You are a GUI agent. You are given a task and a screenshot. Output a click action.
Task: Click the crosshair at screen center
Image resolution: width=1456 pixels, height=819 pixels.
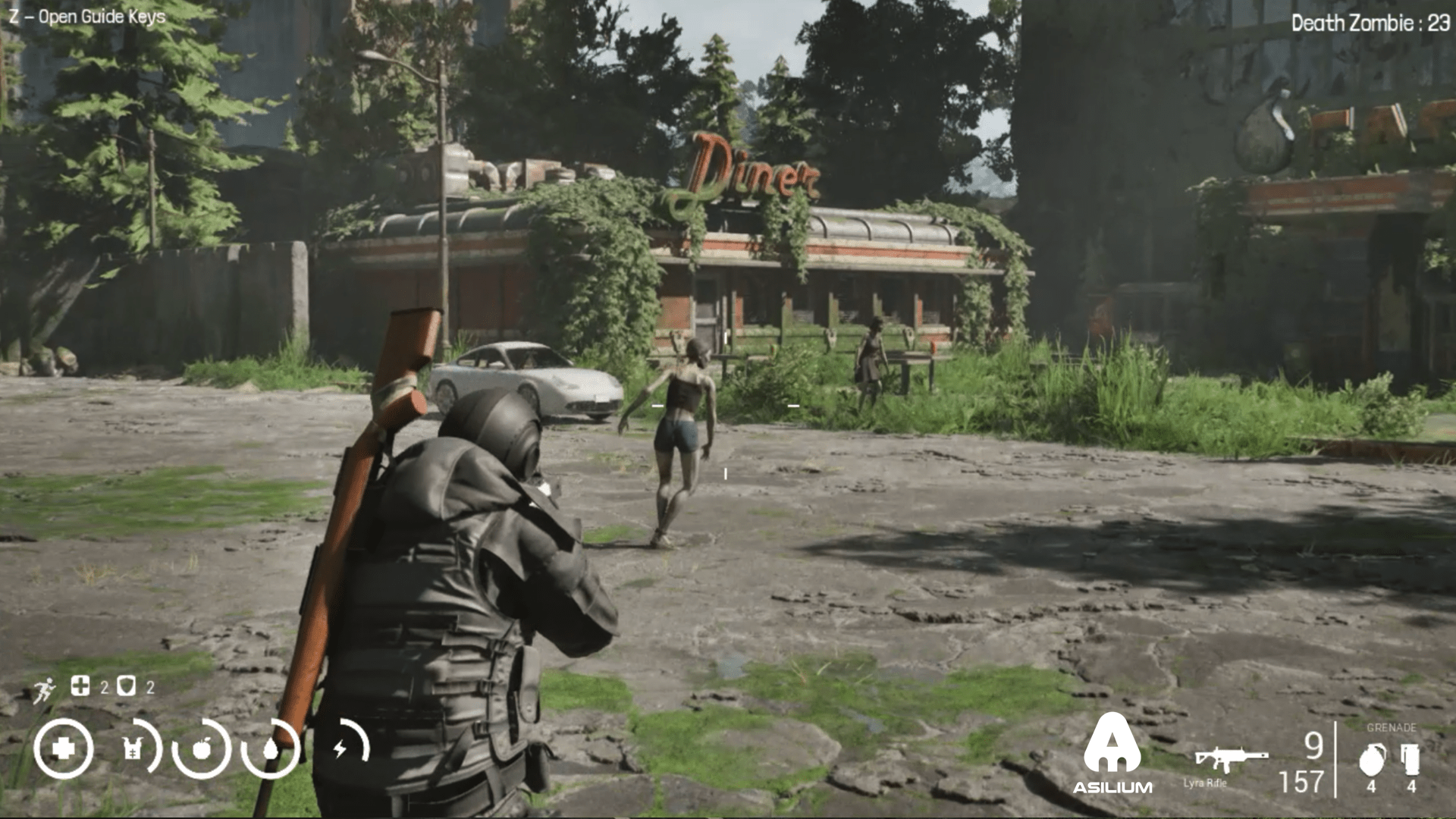(x=725, y=406)
